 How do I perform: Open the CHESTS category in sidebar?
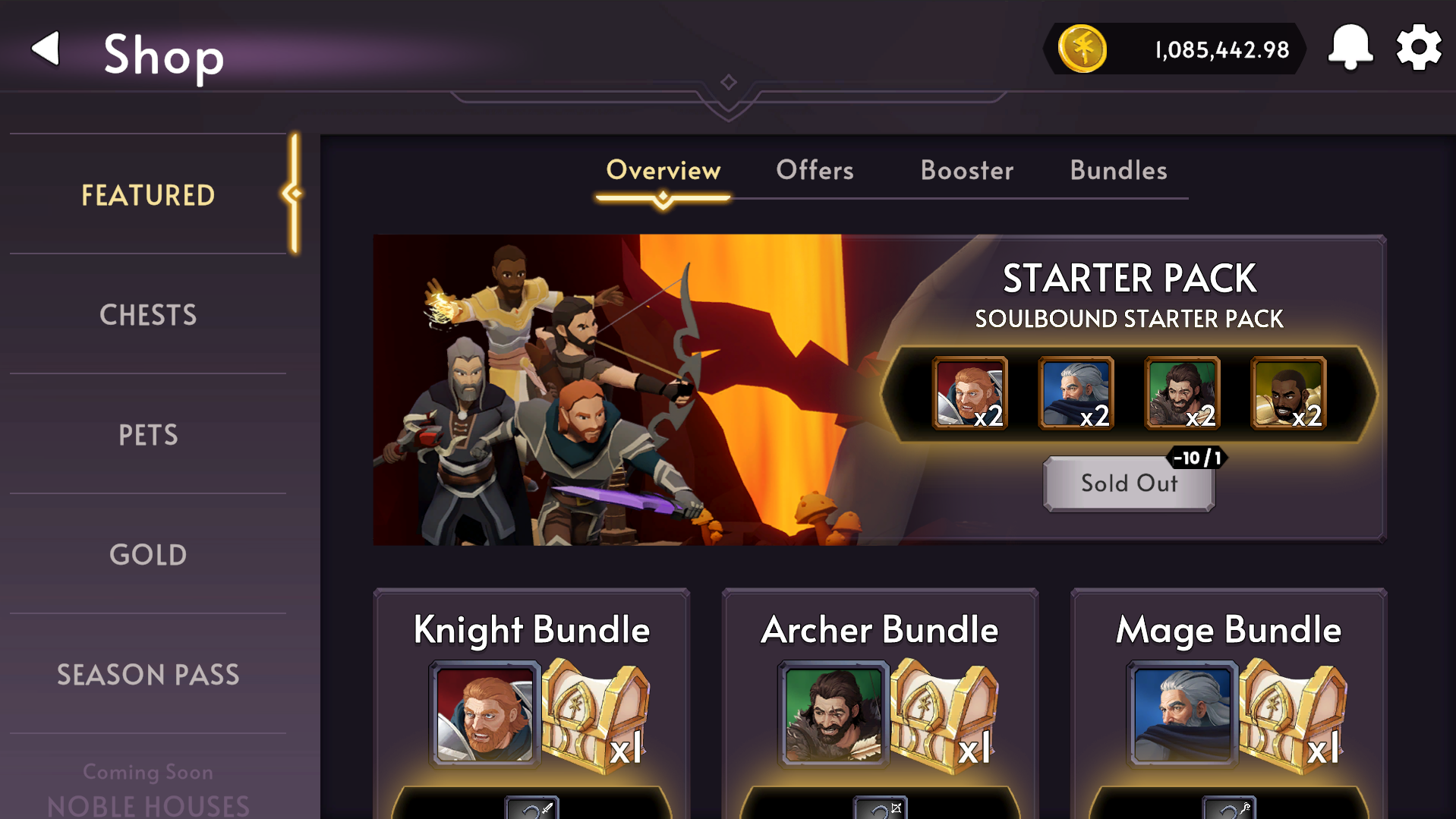pyautogui.click(x=148, y=314)
